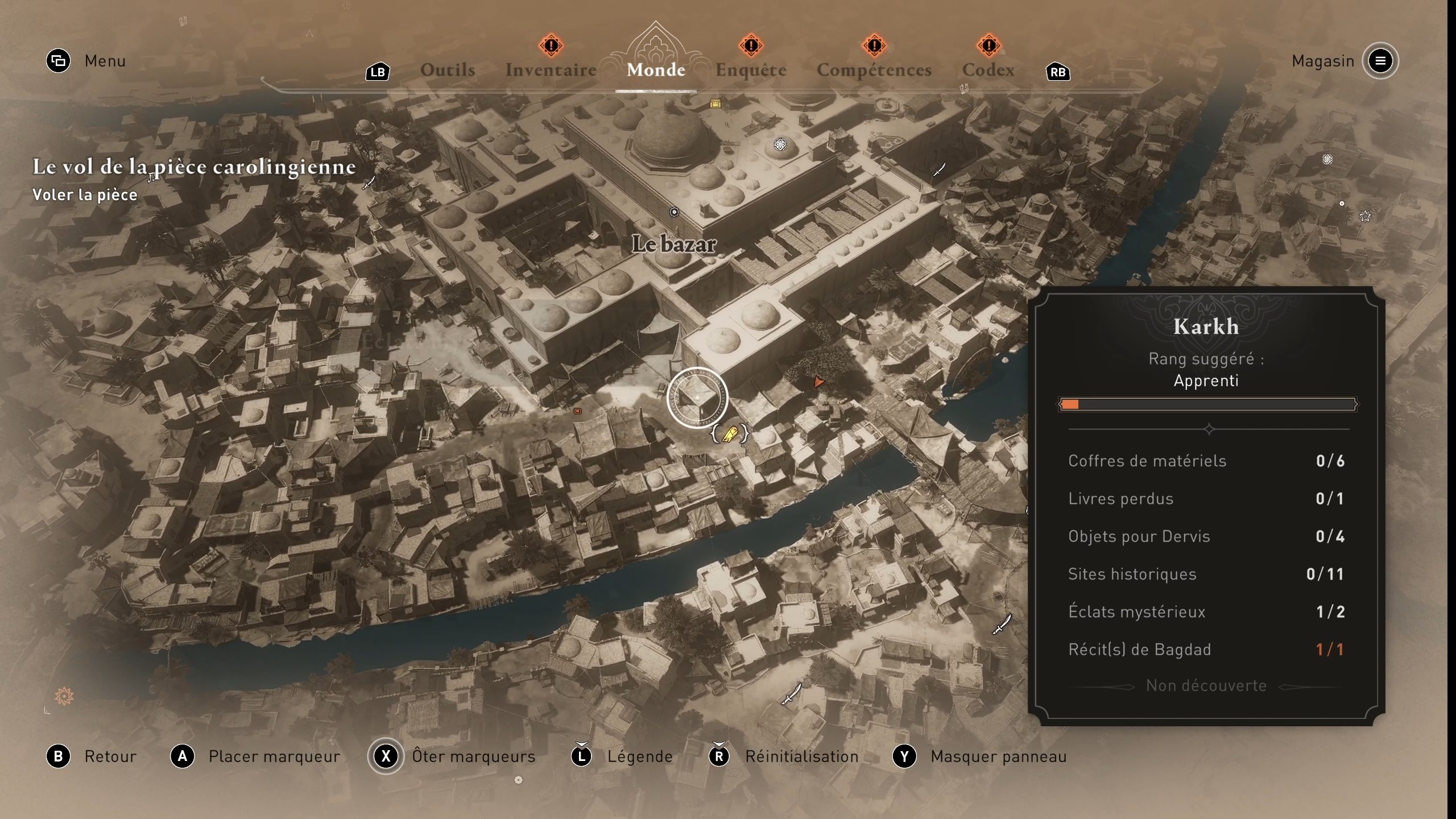Click the viewpoint compass marker at map center
The height and width of the screenshot is (819, 1456).
click(697, 397)
